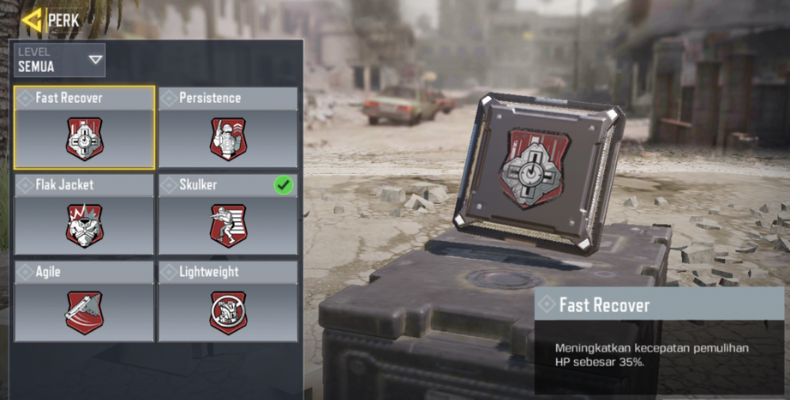Screen dimensions: 800x400
Task: Choose the Agile perk
Action: [x=84, y=301]
